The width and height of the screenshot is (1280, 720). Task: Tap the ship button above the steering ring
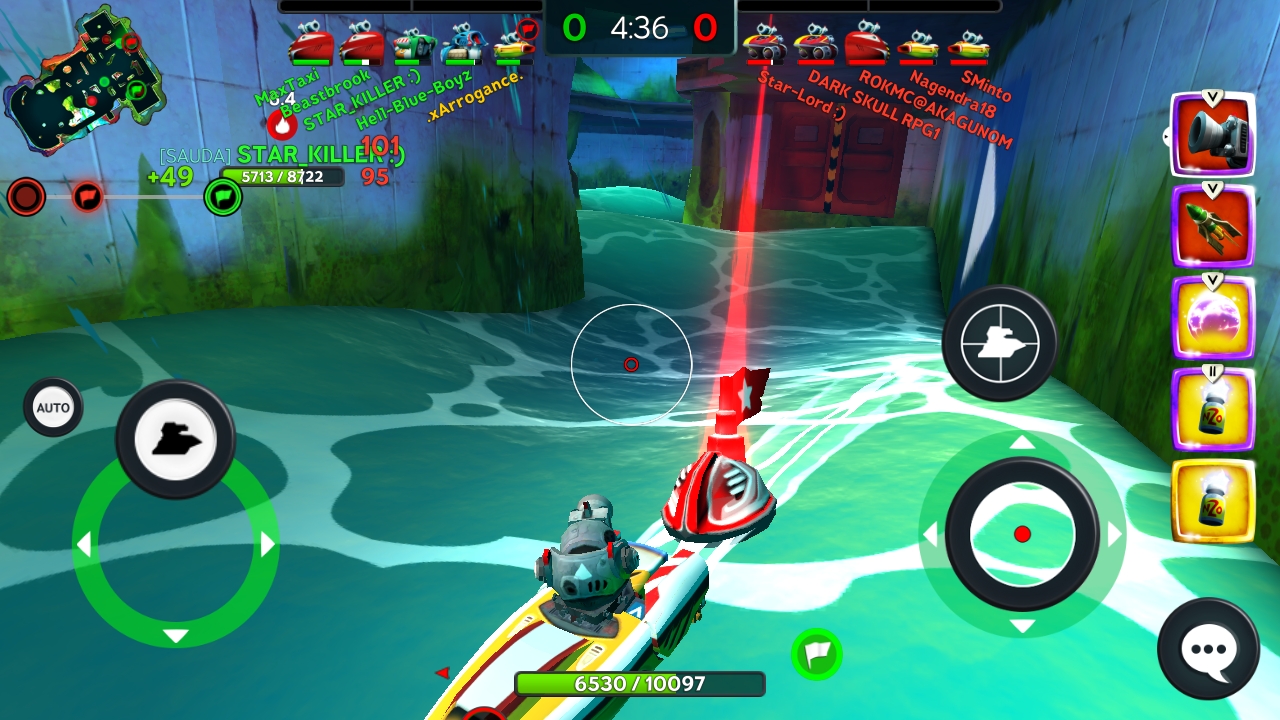click(x=175, y=439)
